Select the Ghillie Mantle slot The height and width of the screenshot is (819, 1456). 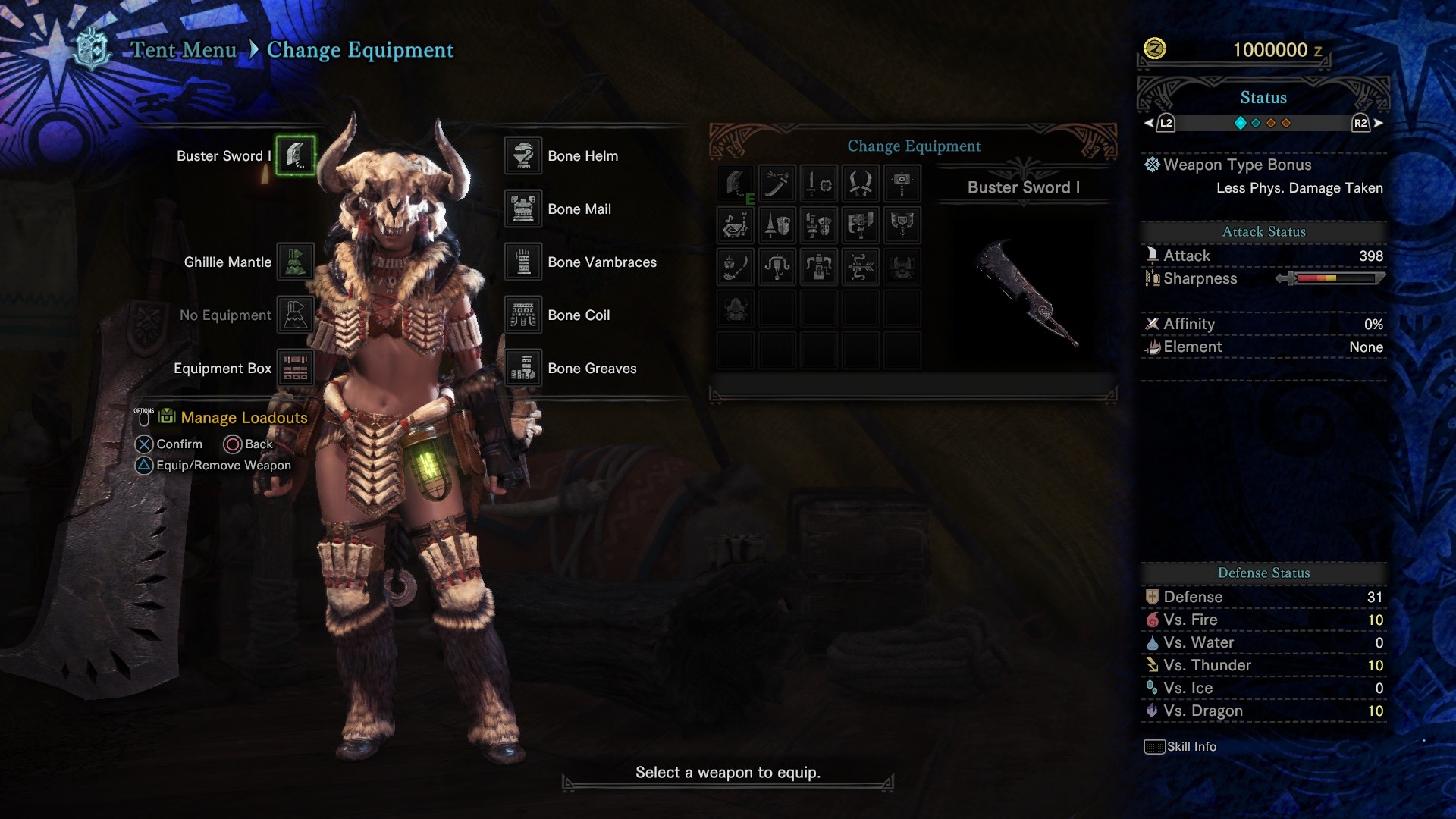296,262
